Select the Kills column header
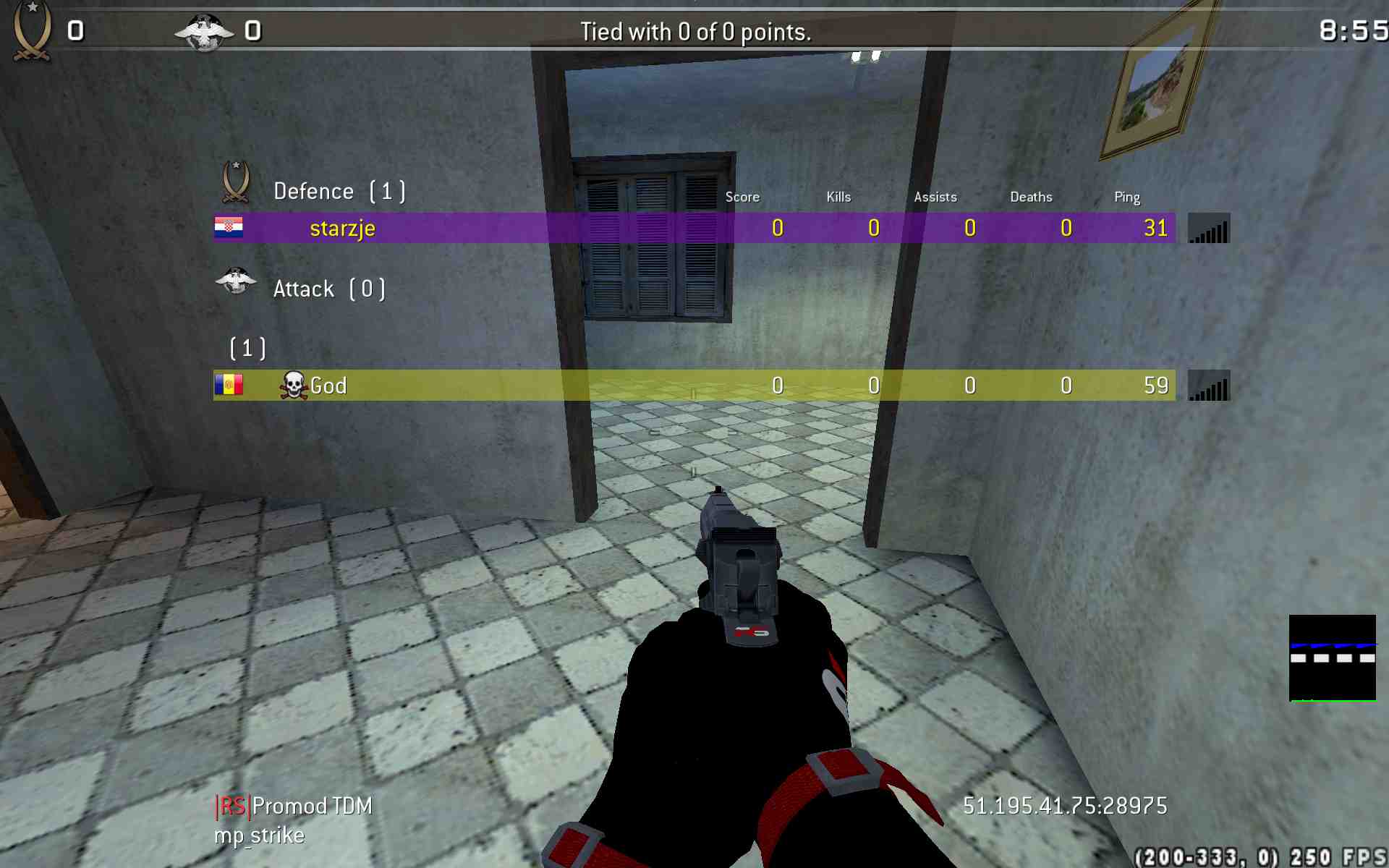 tap(838, 196)
